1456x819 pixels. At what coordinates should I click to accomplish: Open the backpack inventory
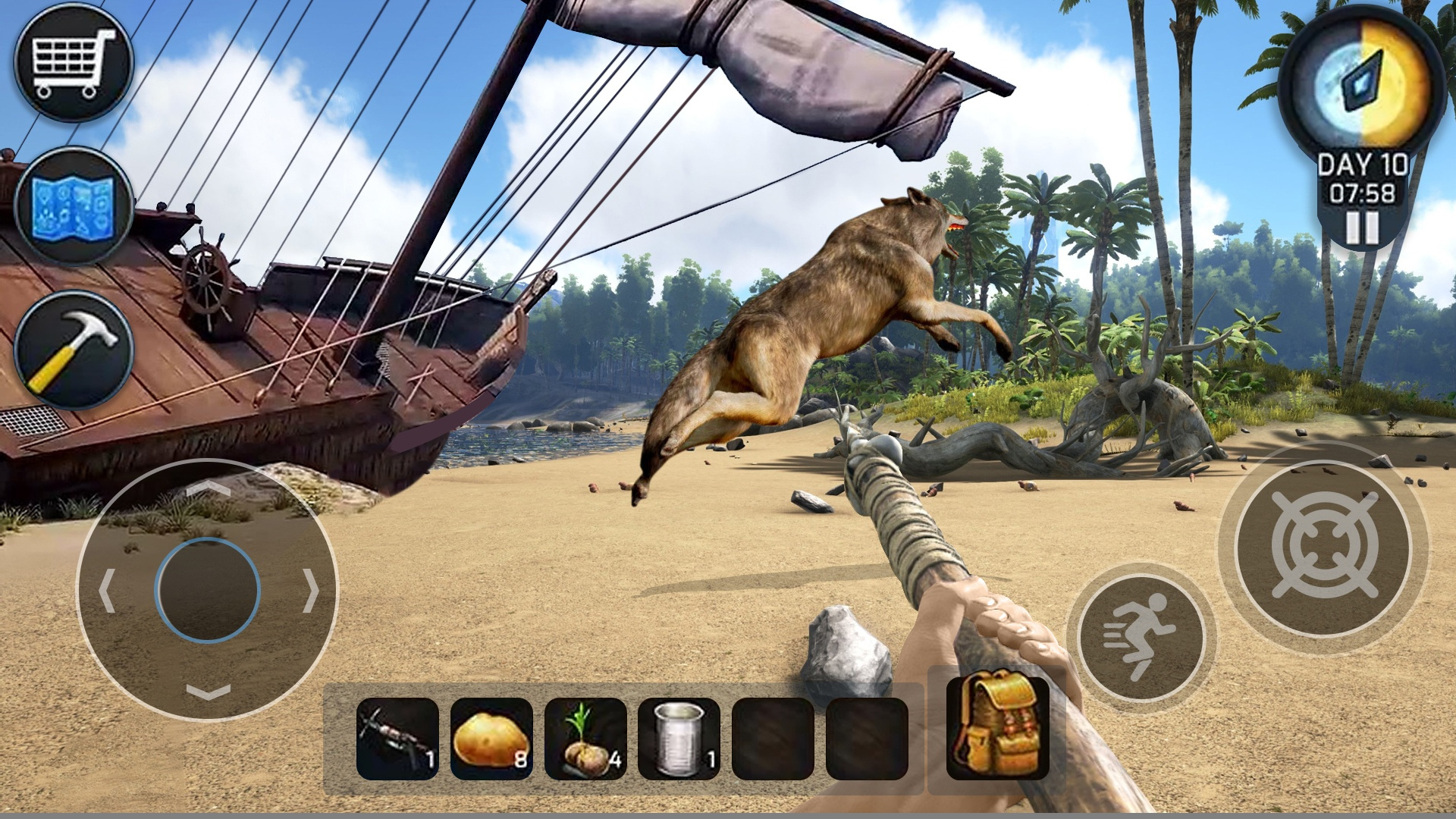tap(998, 726)
